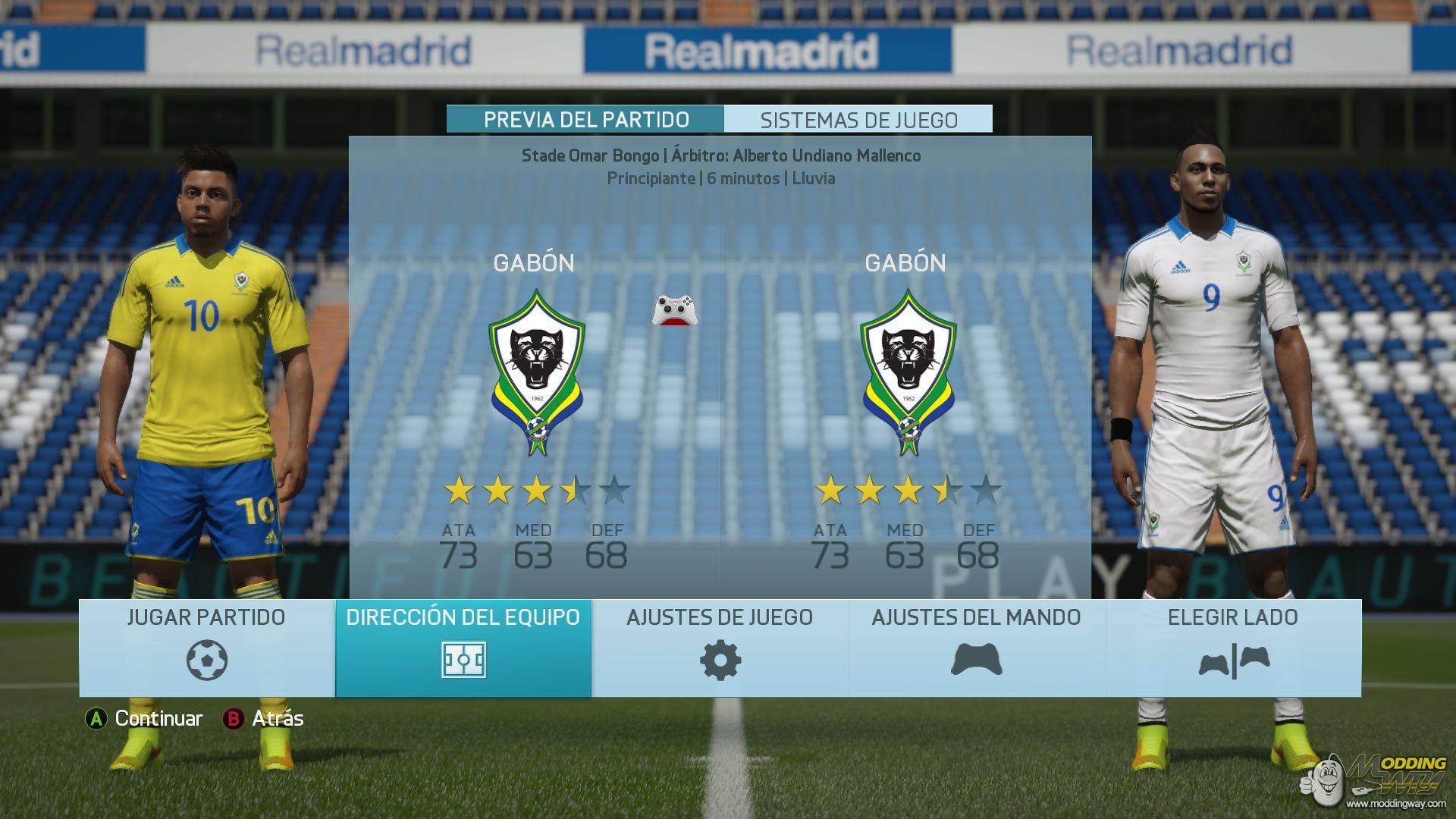Switch to the Sistemas de Juego tab

click(858, 120)
